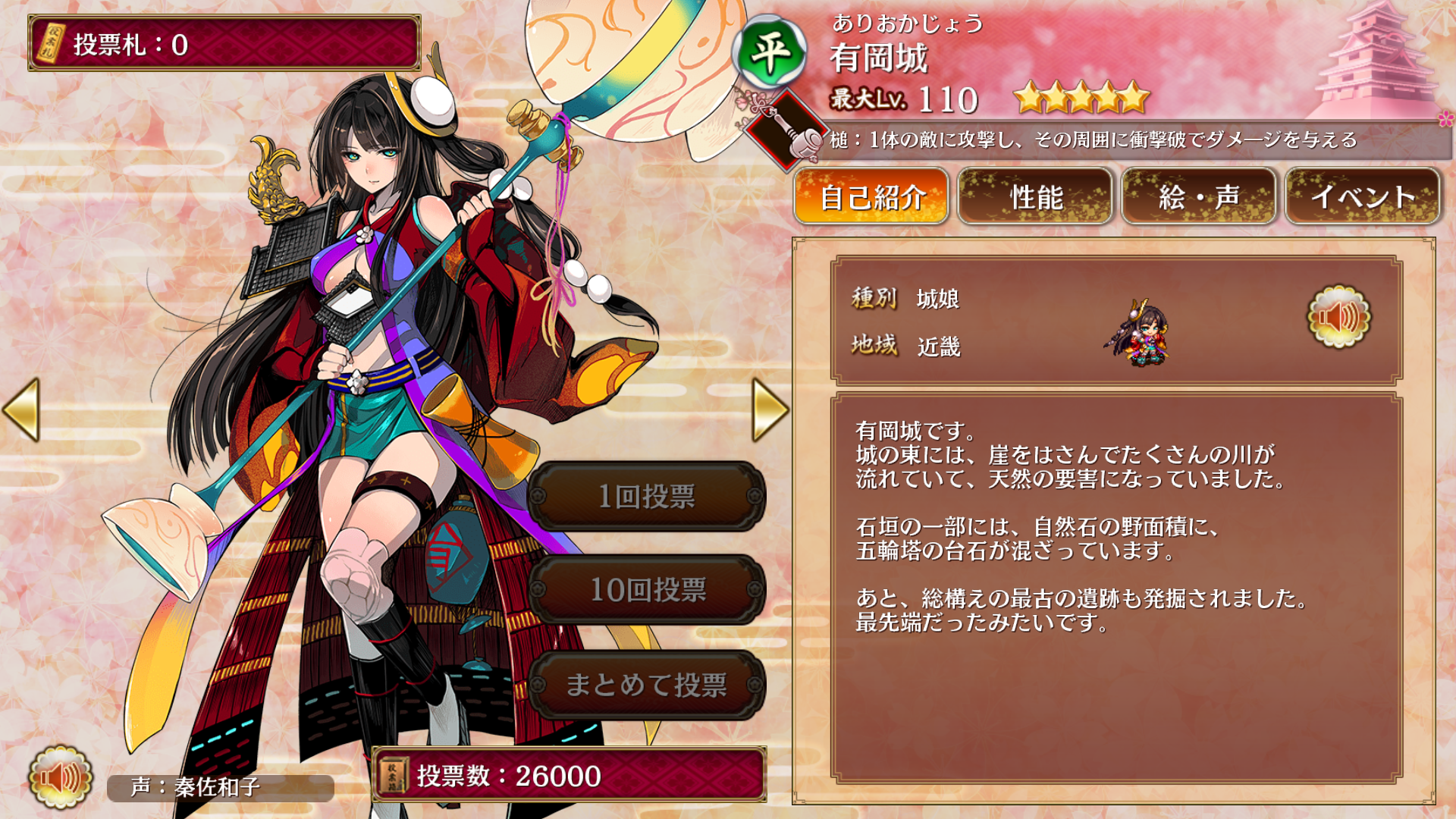Select the 絵・声 tab

pyautogui.click(x=1199, y=197)
